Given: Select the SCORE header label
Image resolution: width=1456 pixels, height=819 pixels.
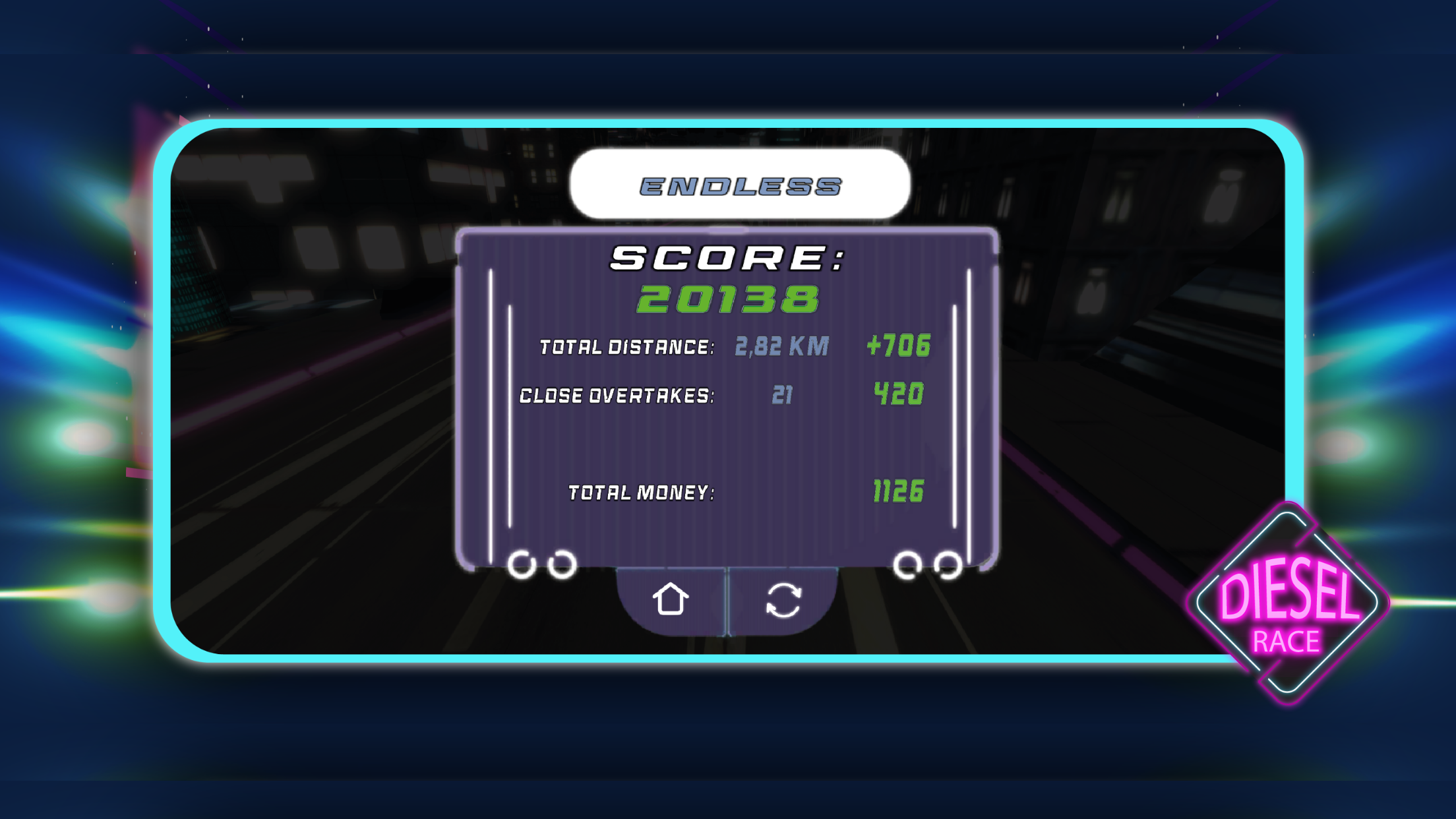Looking at the screenshot, I should coord(725,257).
